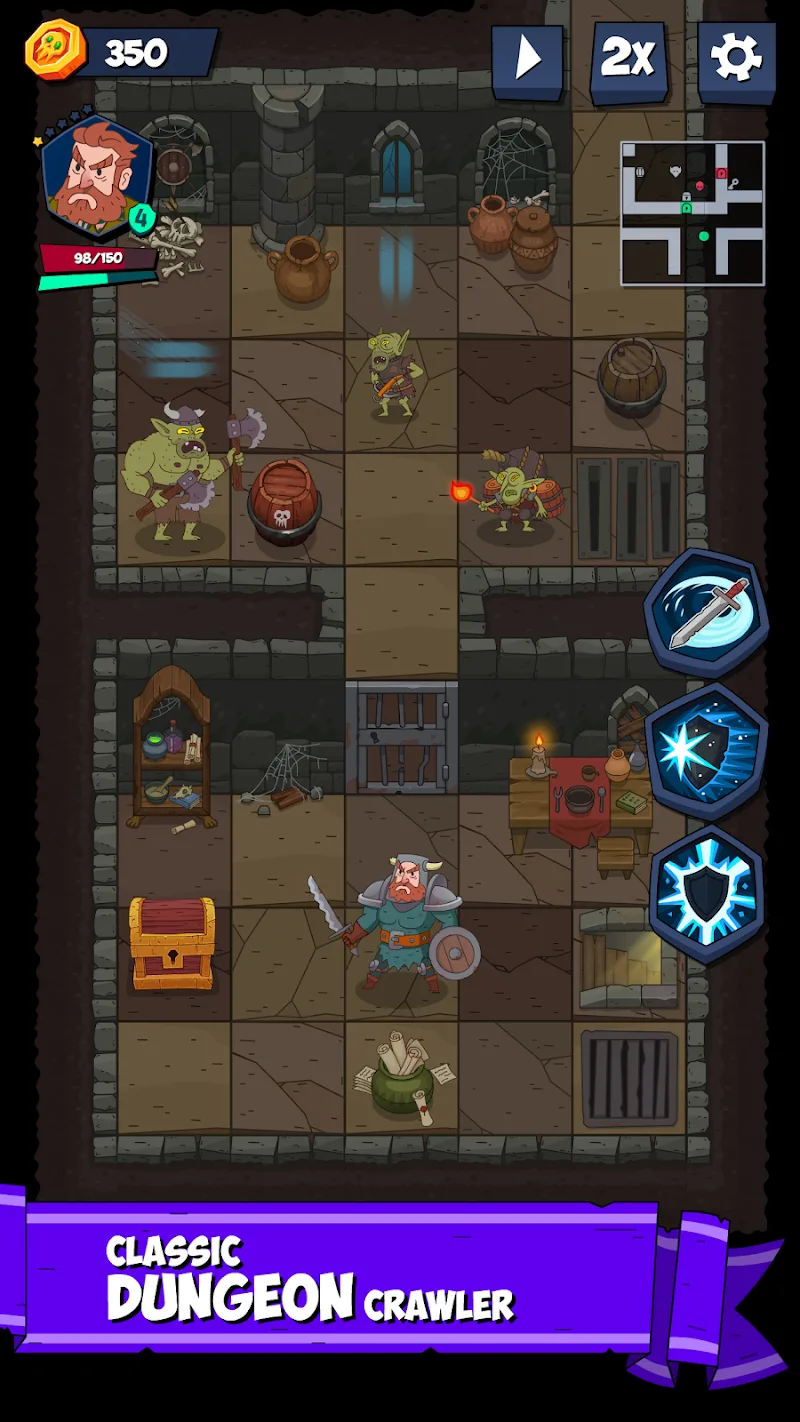Image resolution: width=800 pixels, height=1422 pixels.
Task: Use the shield bash star ability
Action: pos(706,752)
